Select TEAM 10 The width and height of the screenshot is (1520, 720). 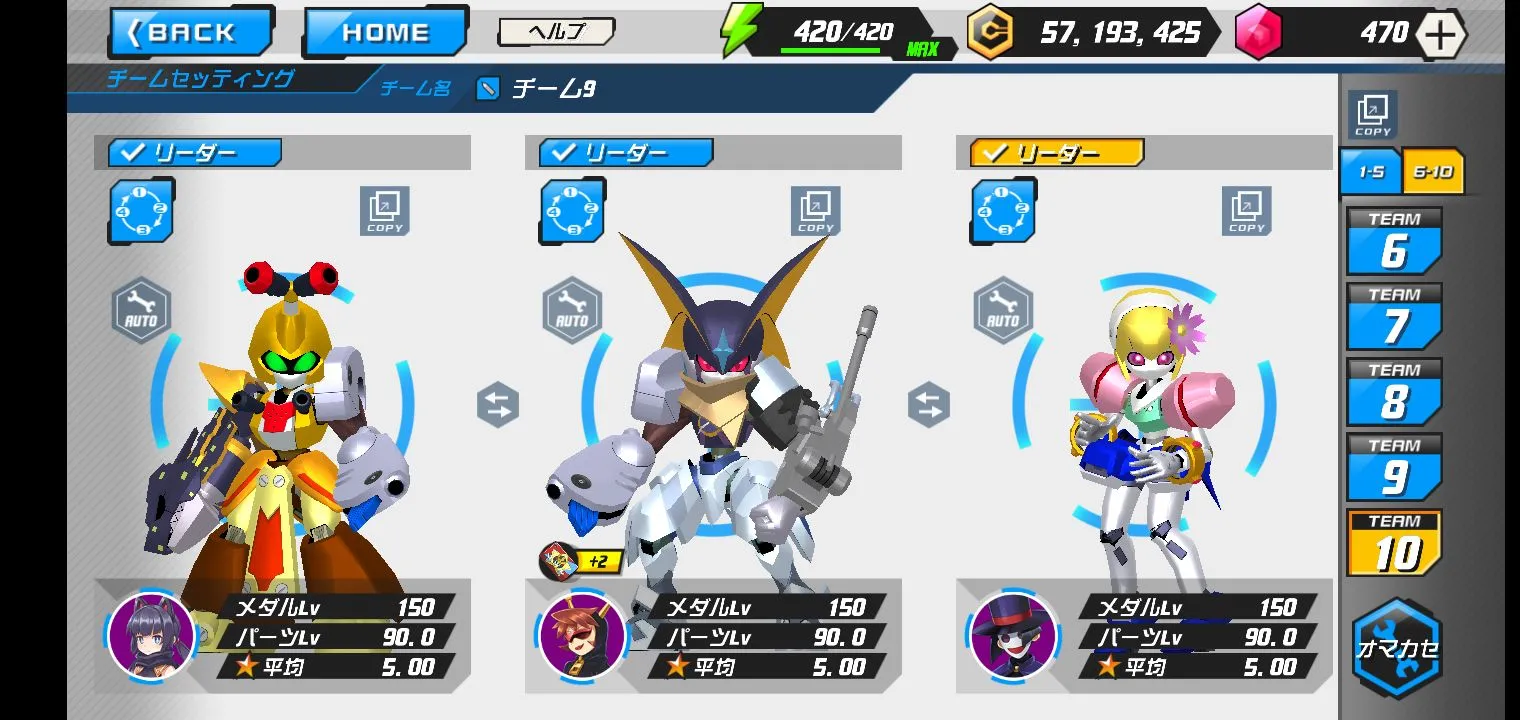[1394, 543]
